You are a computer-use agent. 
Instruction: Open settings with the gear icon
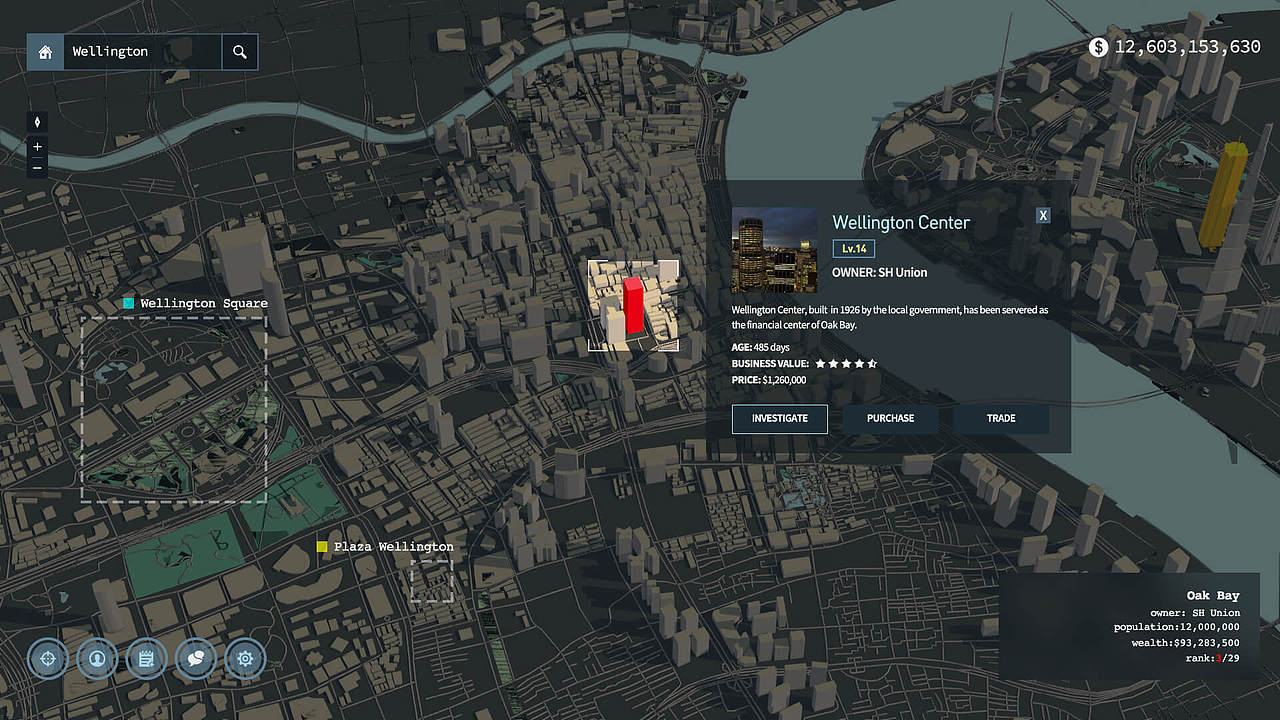[x=245, y=659]
